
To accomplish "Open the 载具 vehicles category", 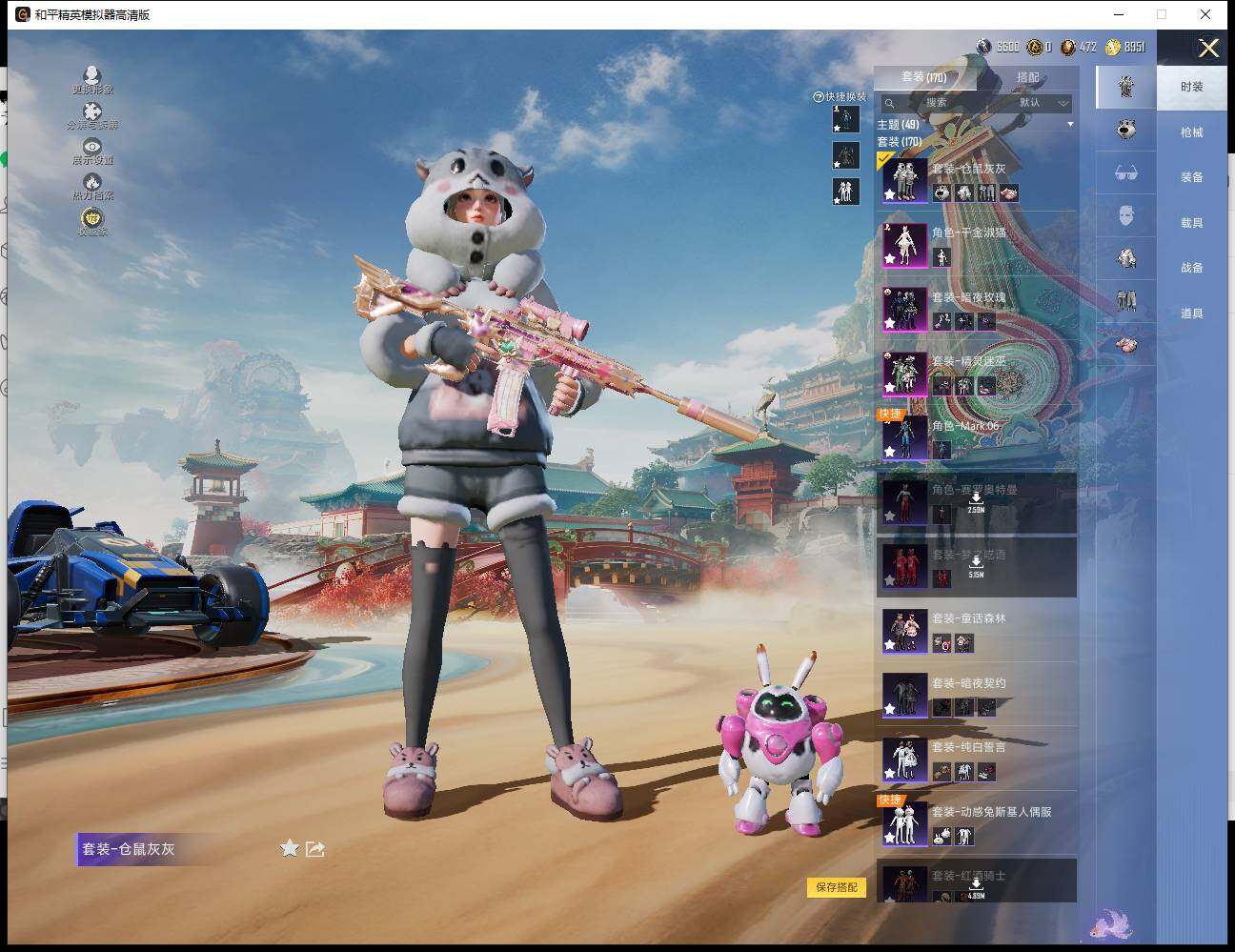I will [1191, 223].
